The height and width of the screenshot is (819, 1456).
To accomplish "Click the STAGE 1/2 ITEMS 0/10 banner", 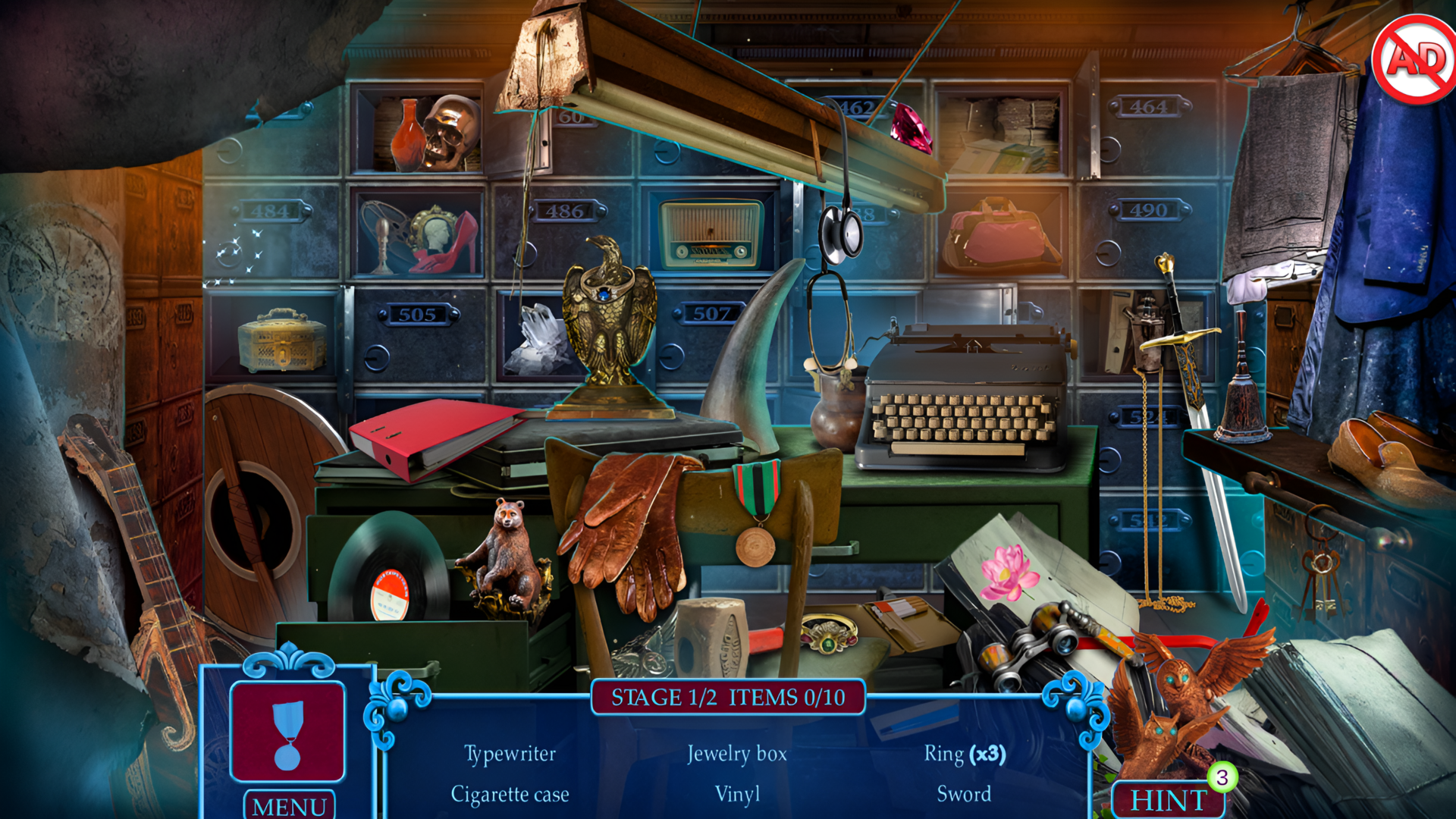I will [x=728, y=698].
